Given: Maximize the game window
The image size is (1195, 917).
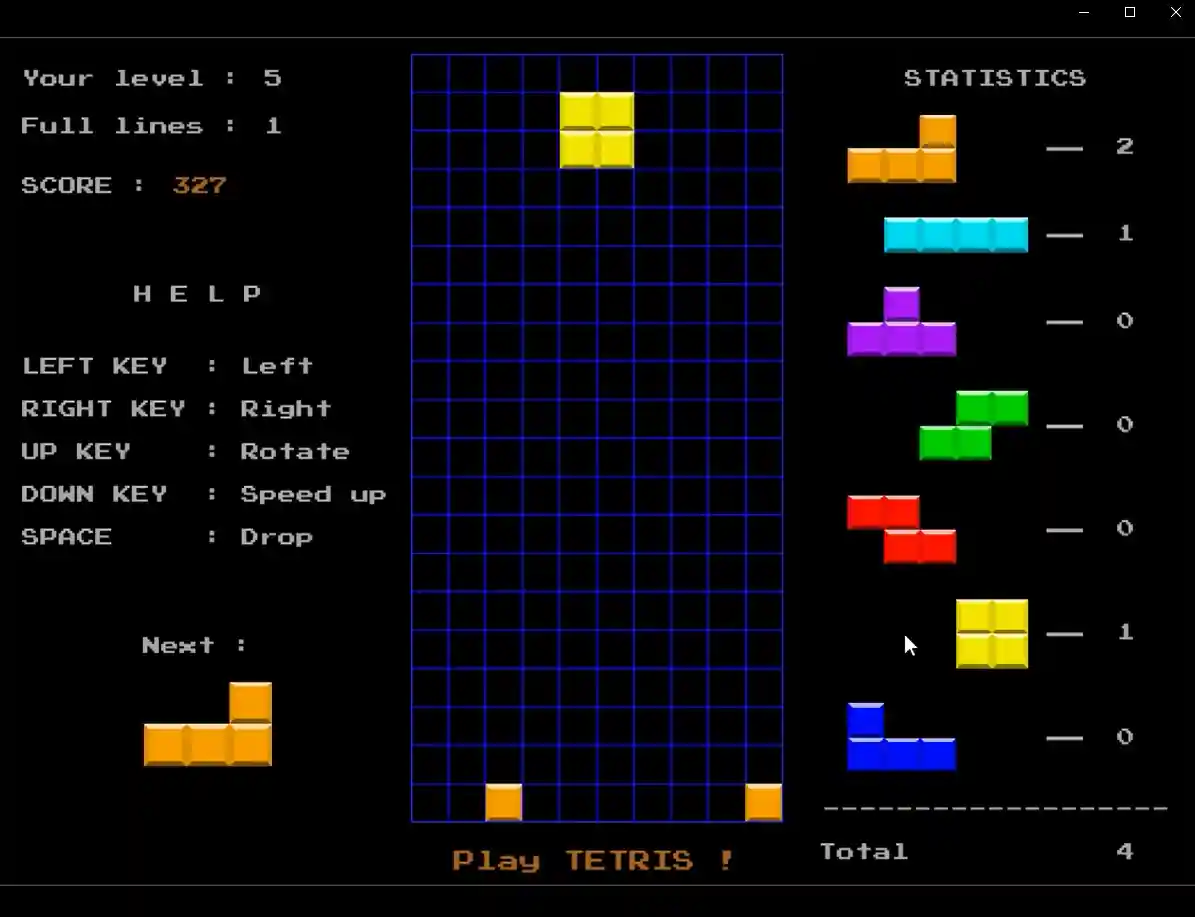Looking at the screenshot, I should pyautogui.click(x=1130, y=12).
